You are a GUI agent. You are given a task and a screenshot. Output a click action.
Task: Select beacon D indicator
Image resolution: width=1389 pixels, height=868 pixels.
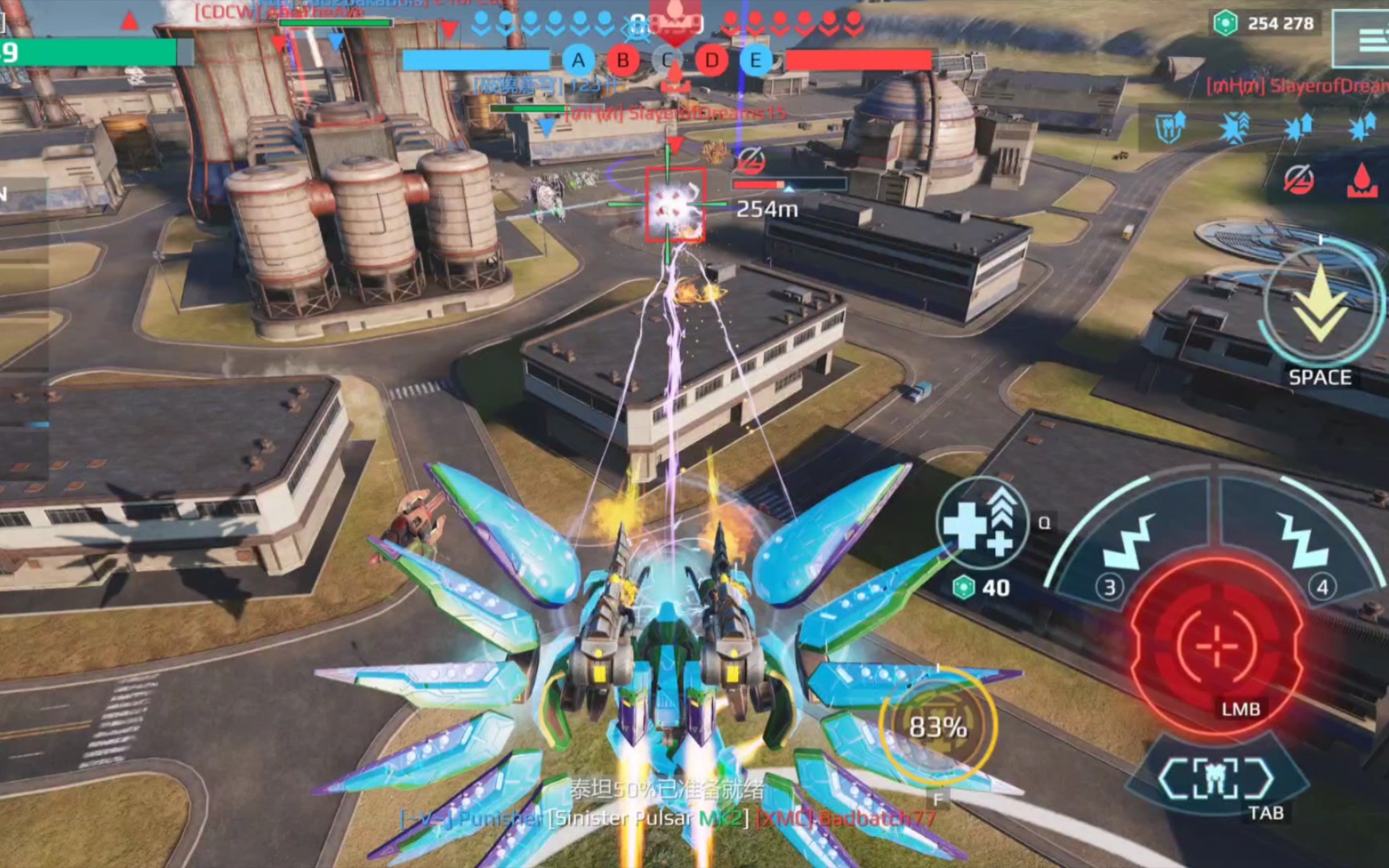[x=711, y=60]
